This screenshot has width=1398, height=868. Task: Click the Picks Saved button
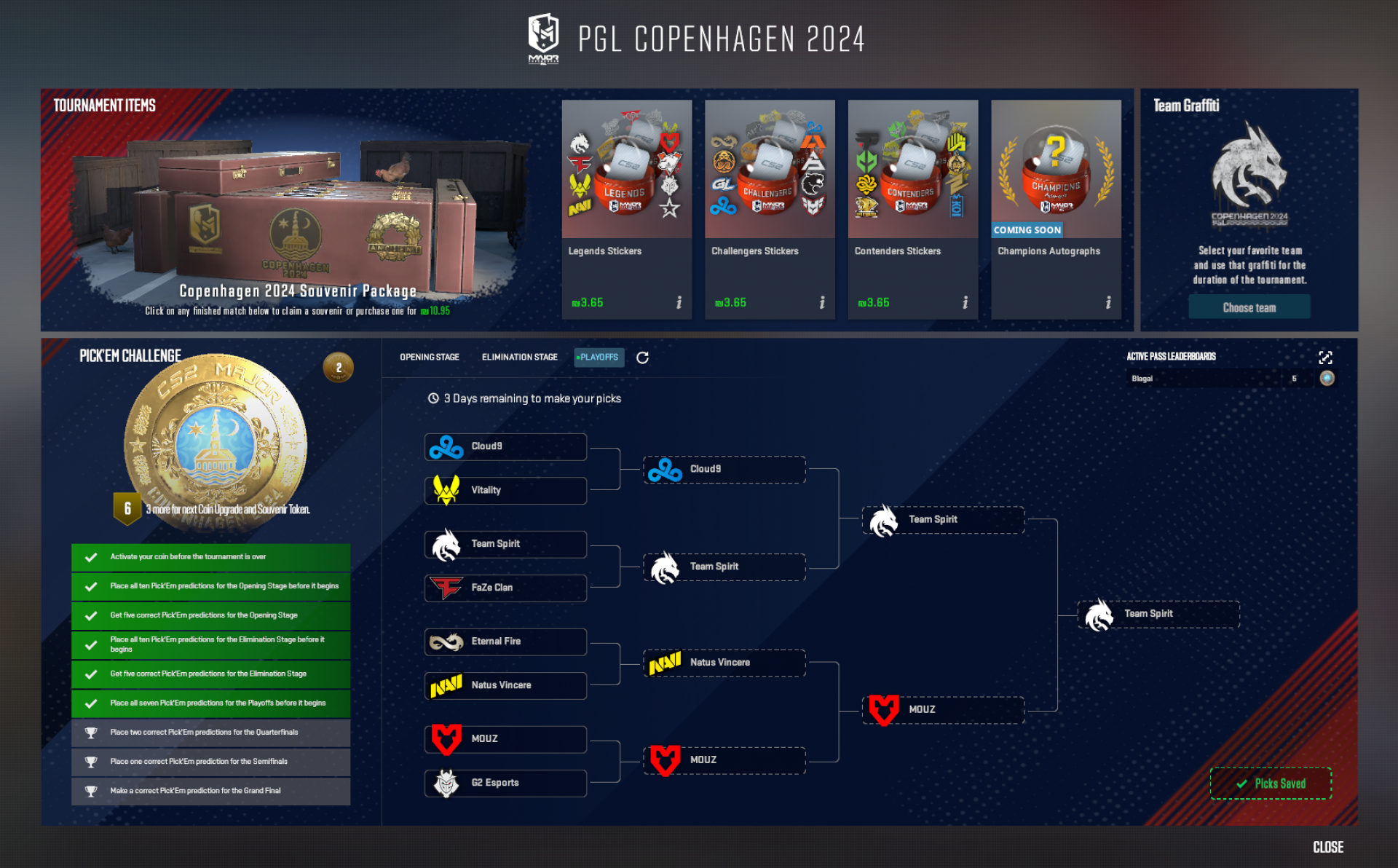click(x=1271, y=784)
